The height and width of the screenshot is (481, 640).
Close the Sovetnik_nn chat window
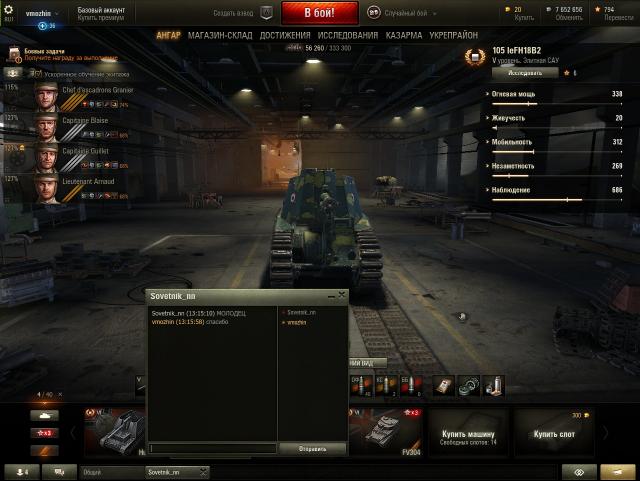pos(341,295)
